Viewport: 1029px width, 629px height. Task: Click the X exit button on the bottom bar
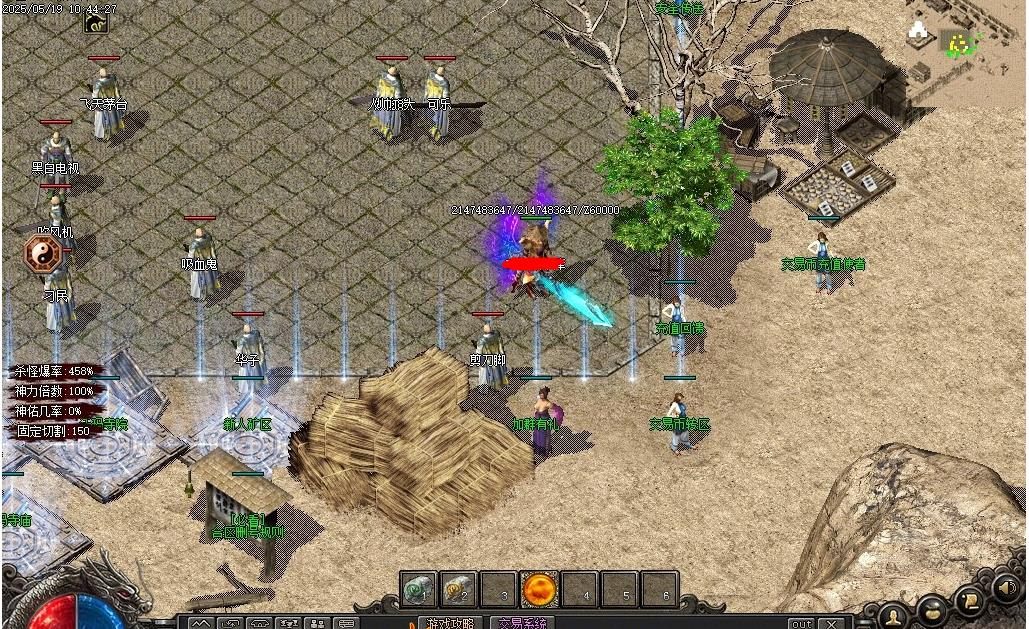pyautogui.click(x=830, y=624)
